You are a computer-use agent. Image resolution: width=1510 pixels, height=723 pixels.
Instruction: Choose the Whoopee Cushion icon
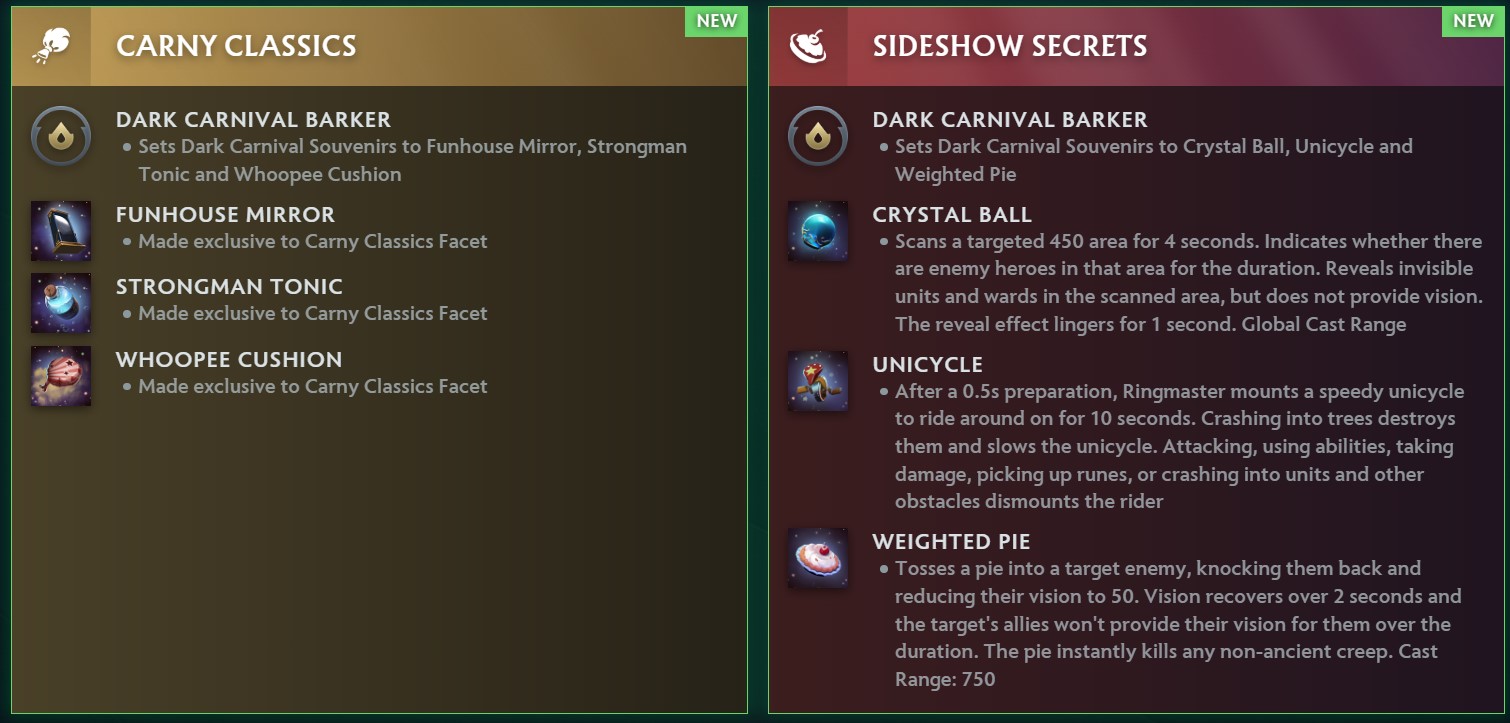(x=61, y=375)
